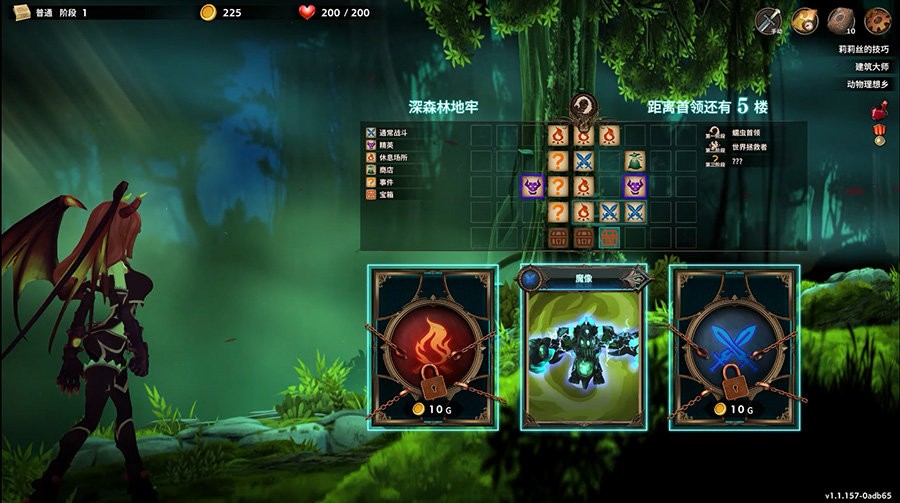Open the gear settings icon
The width and height of the screenshot is (900, 503).
[877, 20]
